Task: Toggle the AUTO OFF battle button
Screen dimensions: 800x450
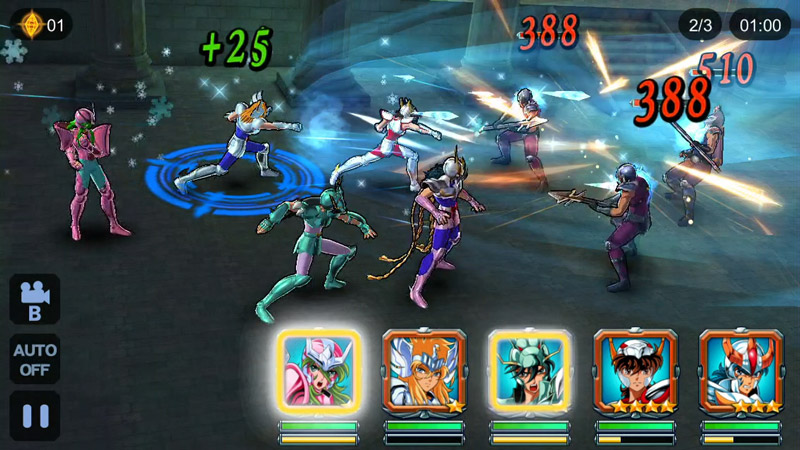Action: click(x=35, y=359)
